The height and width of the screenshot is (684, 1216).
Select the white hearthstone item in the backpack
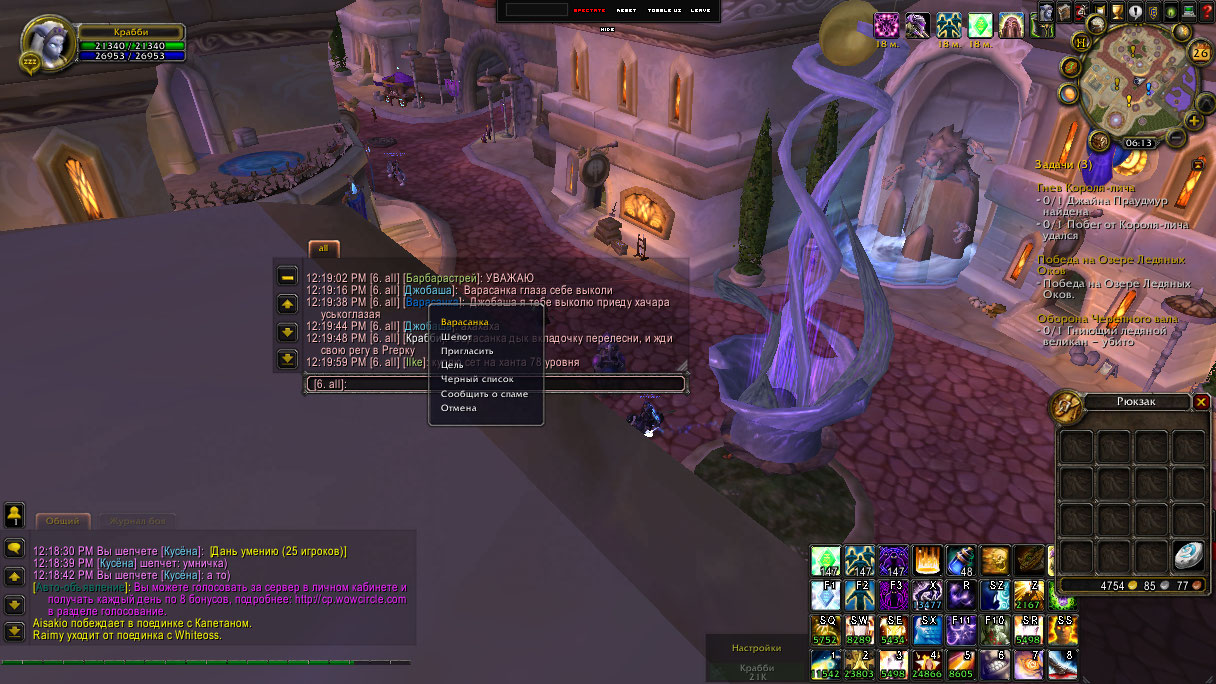point(1188,554)
